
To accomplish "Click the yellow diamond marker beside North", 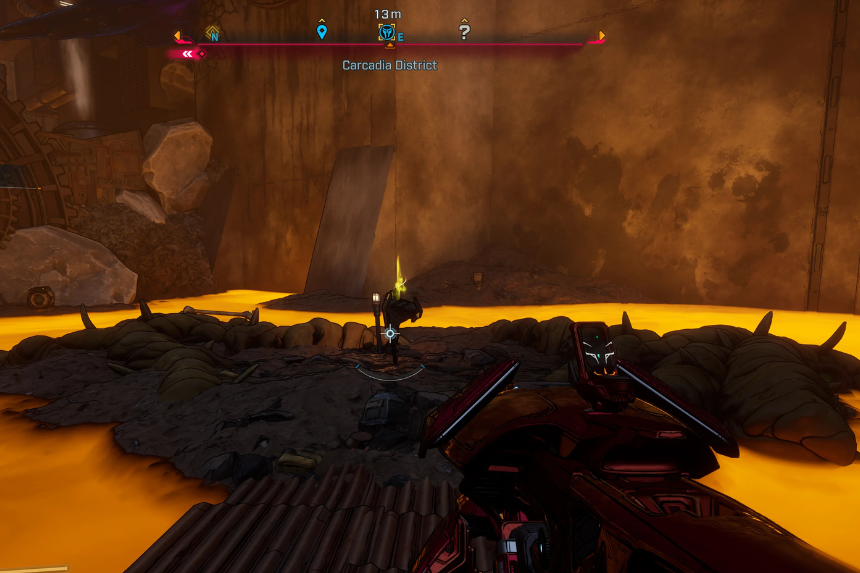I will 211,32.
